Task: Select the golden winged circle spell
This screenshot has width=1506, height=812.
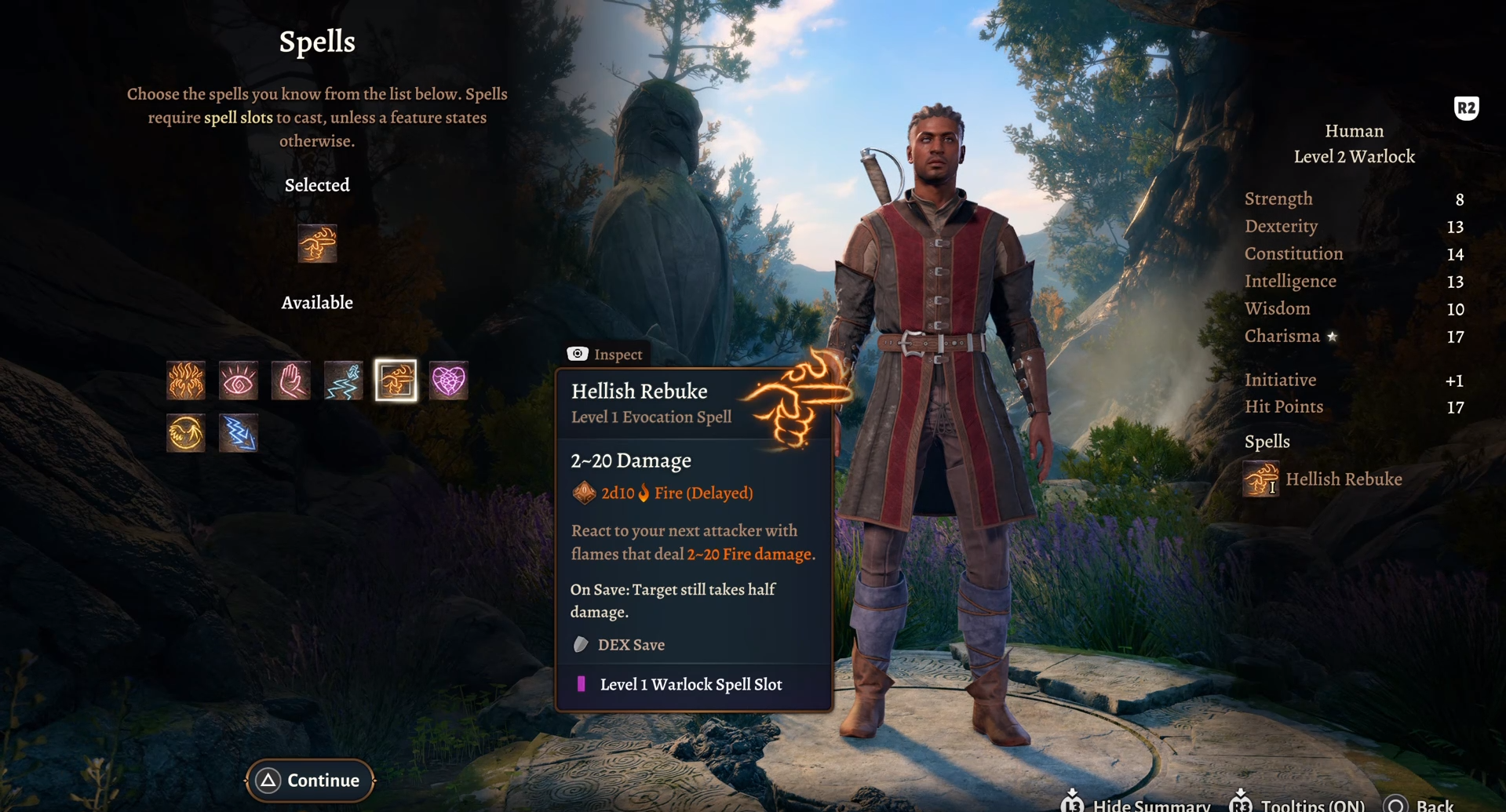Action: [186, 433]
